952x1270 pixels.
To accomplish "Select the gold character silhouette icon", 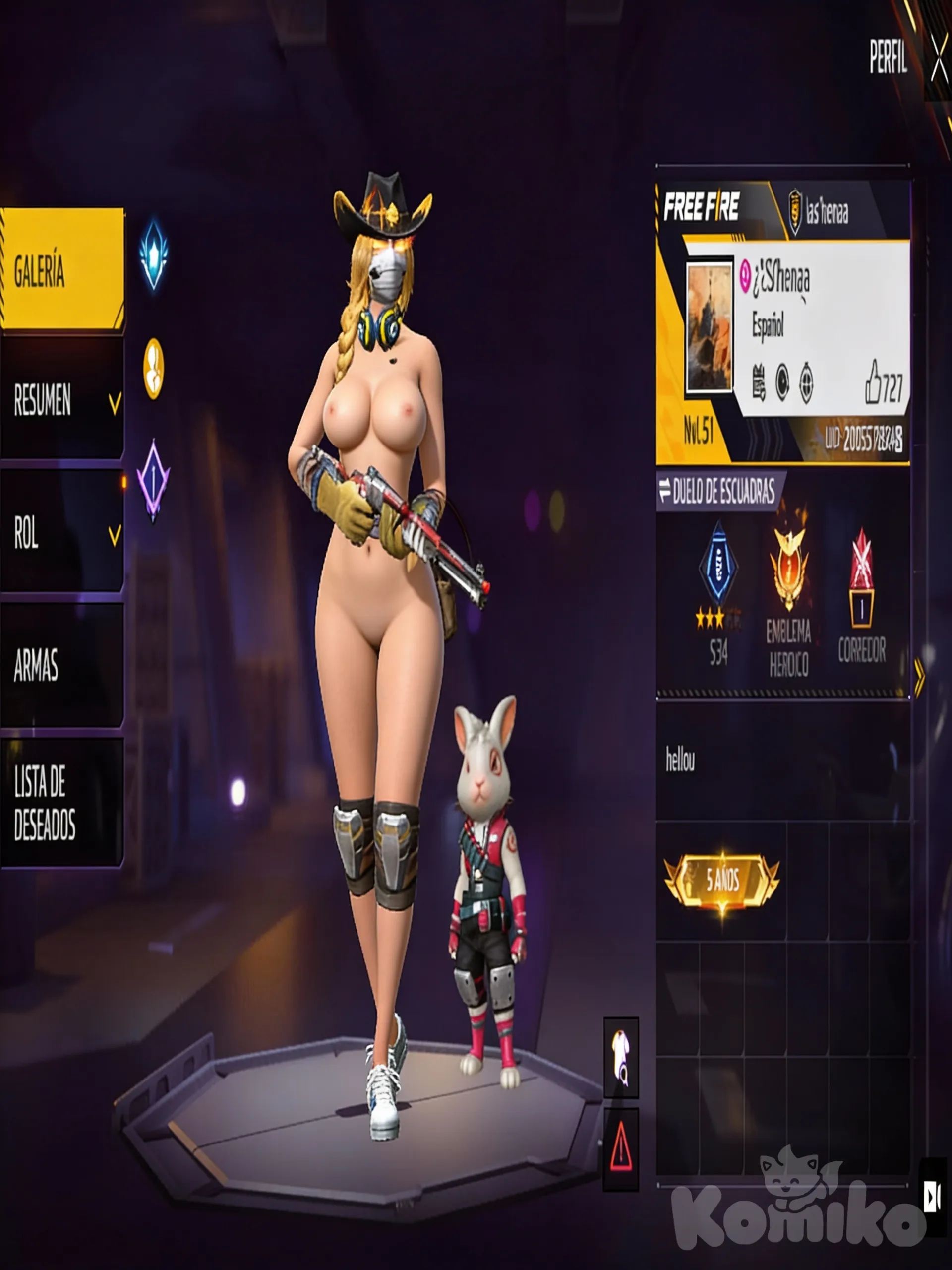I will click(x=153, y=368).
